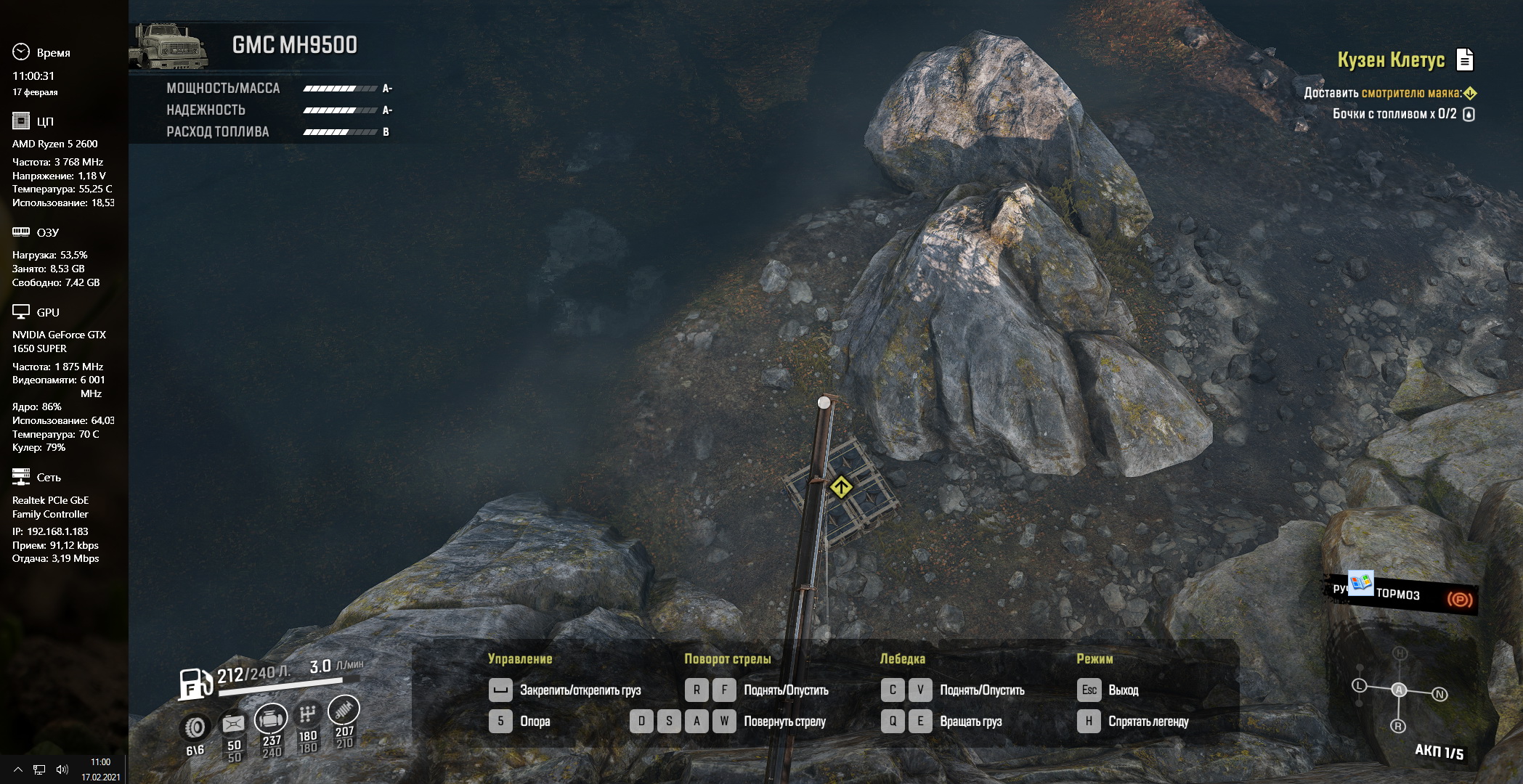The image size is (1523, 784).
Task: Select the gearbox damage icon showing 180
Action: click(308, 714)
